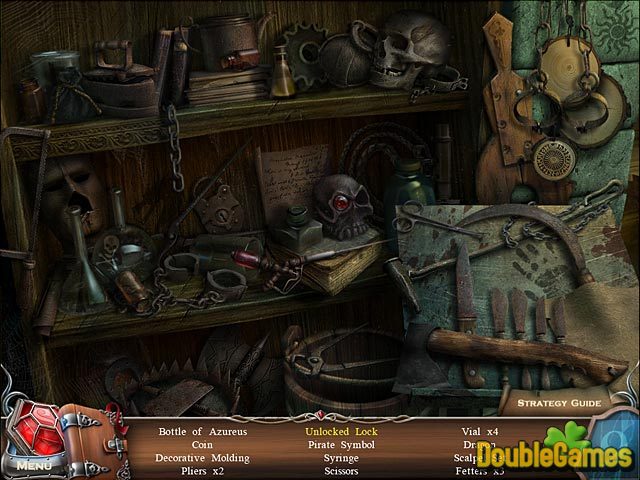640x480 pixels.
Task: Open the Strategy Guide
Action: click(557, 404)
